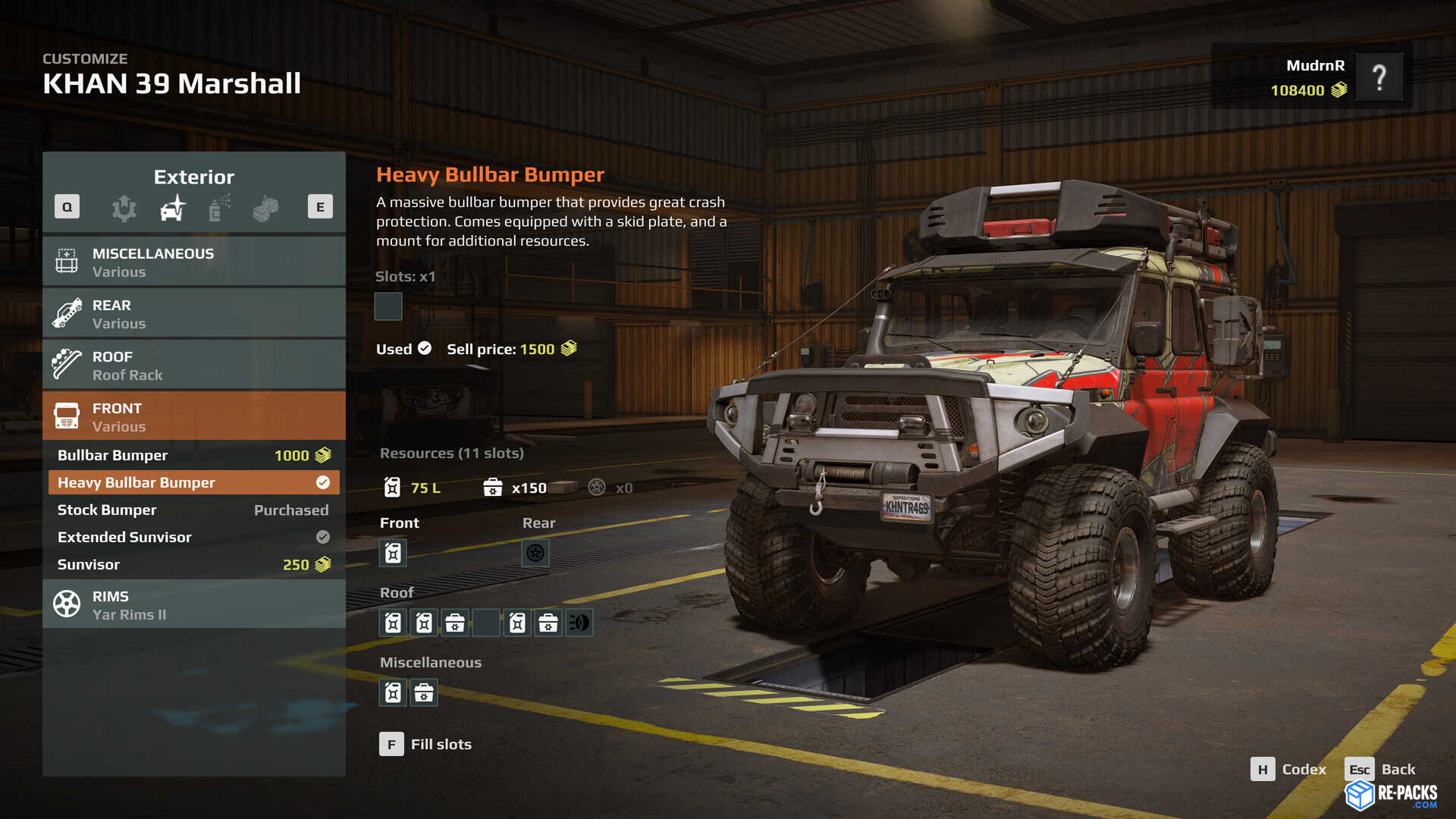Select the Exterior car tab icon
1456x819 pixels.
coord(173,208)
